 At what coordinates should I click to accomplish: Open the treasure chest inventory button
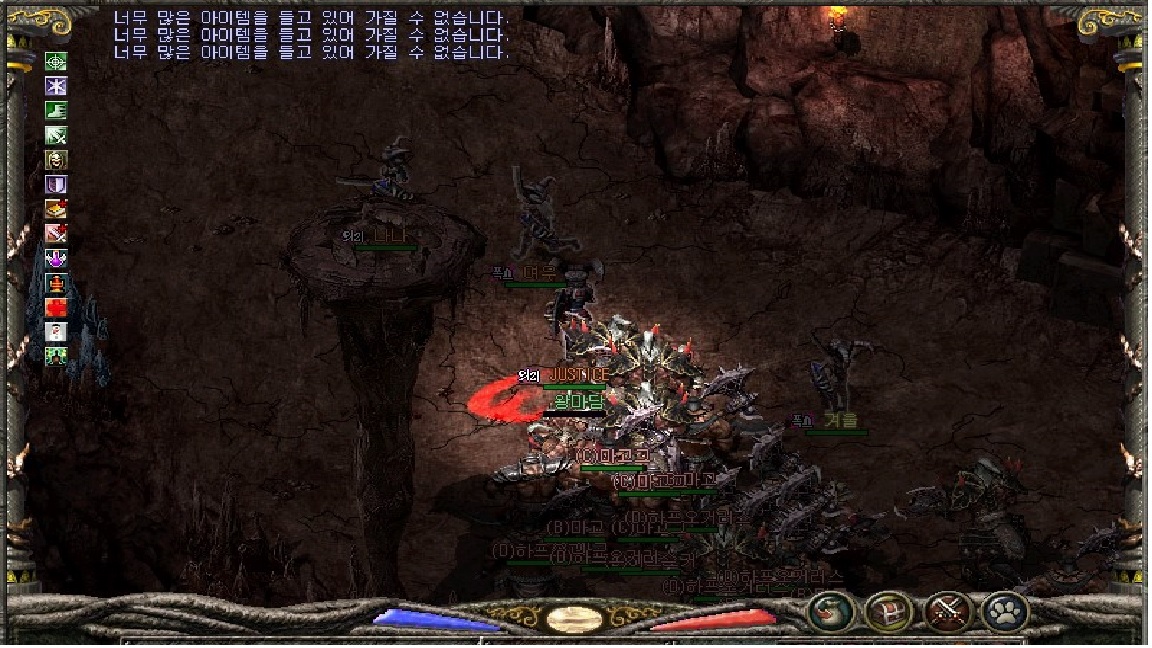pyautogui.click(x=887, y=611)
